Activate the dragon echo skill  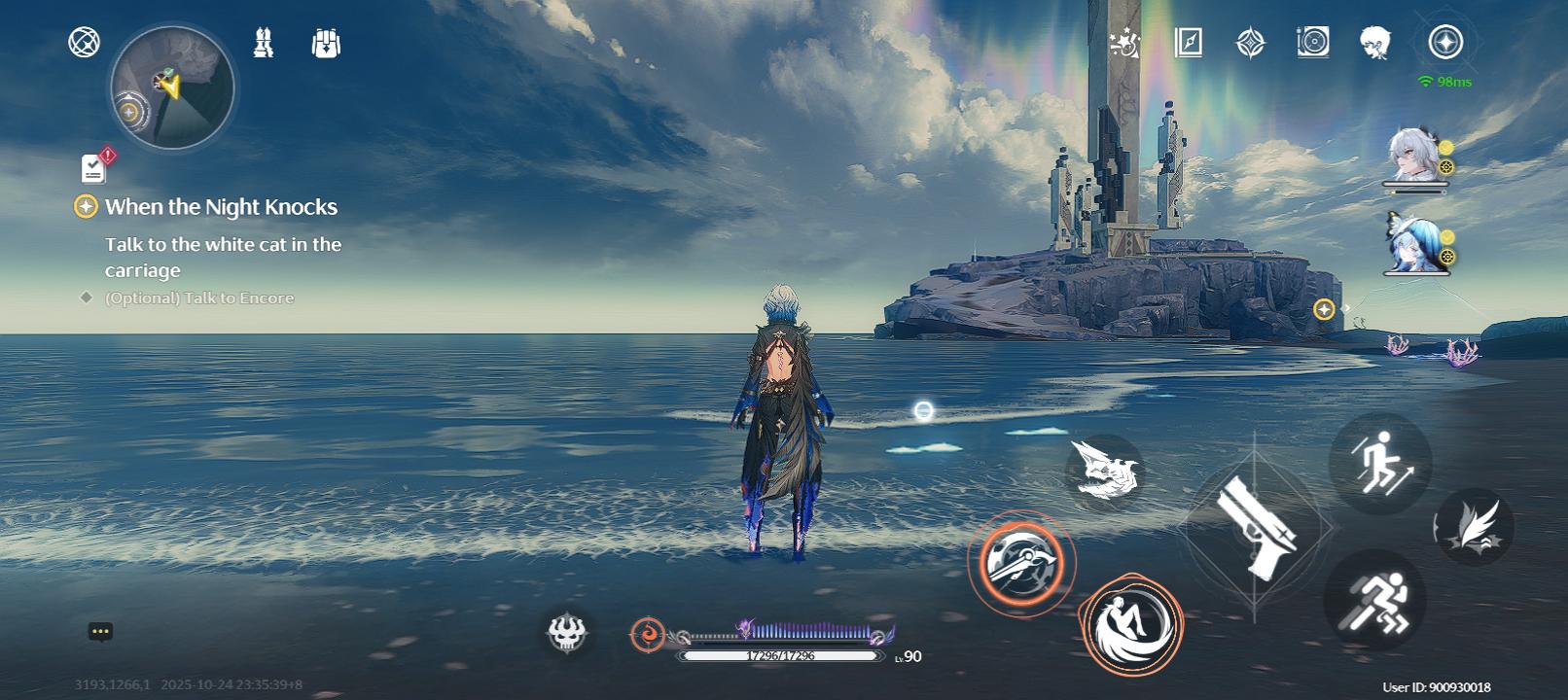[x=1104, y=472]
